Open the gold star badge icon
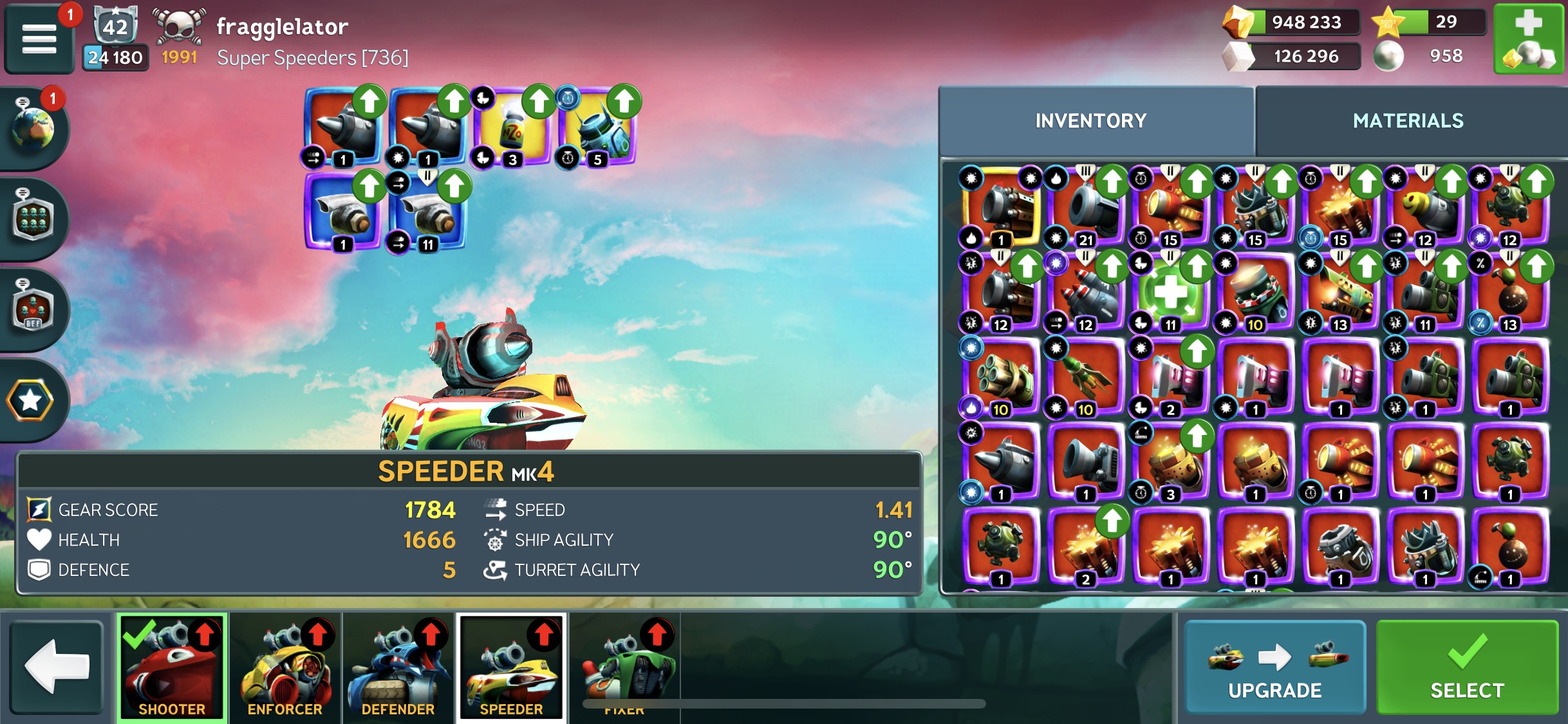The image size is (1568, 724). (30, 400)
